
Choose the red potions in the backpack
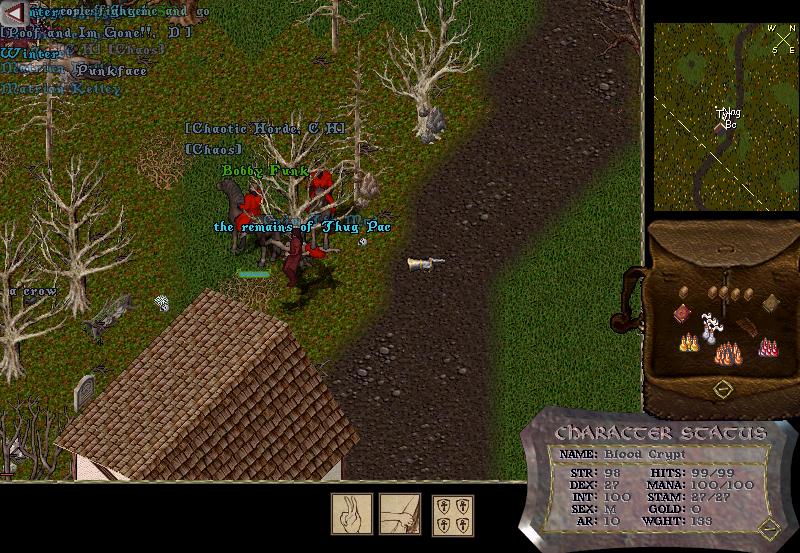768,347
